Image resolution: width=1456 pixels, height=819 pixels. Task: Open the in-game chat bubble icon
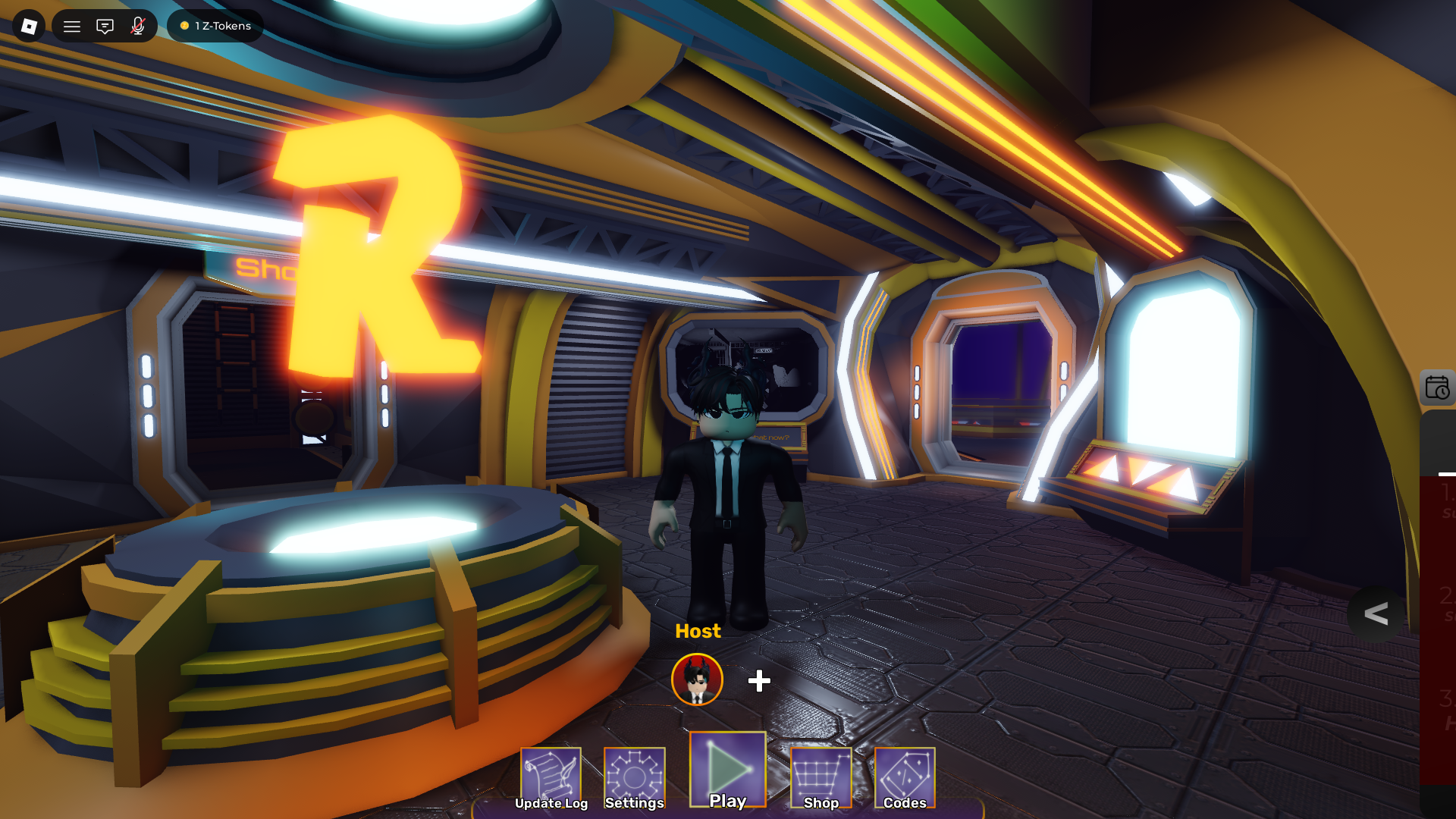coord(105,26)
